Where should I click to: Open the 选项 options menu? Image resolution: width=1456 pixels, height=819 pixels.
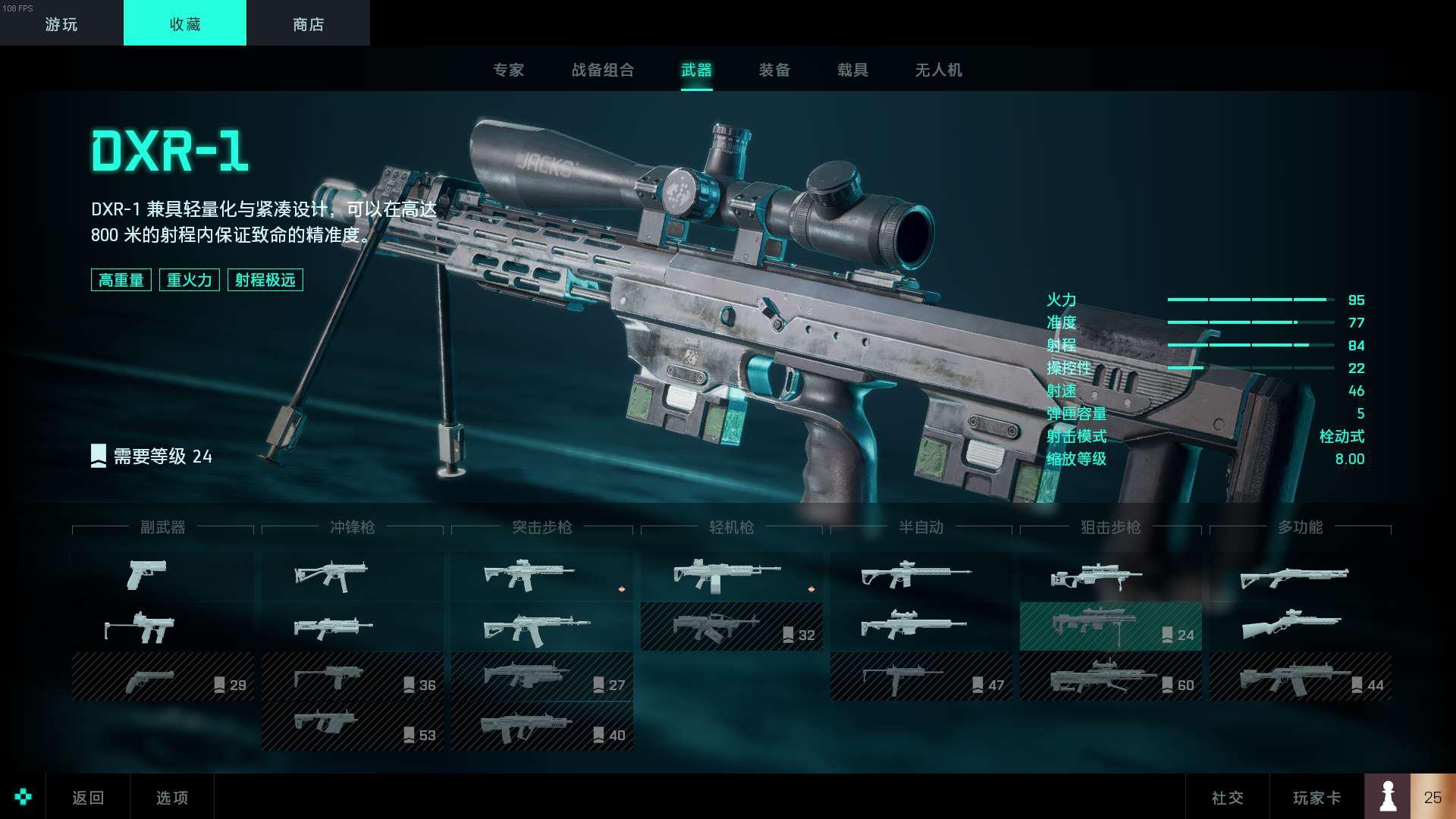tap(172, 797)
